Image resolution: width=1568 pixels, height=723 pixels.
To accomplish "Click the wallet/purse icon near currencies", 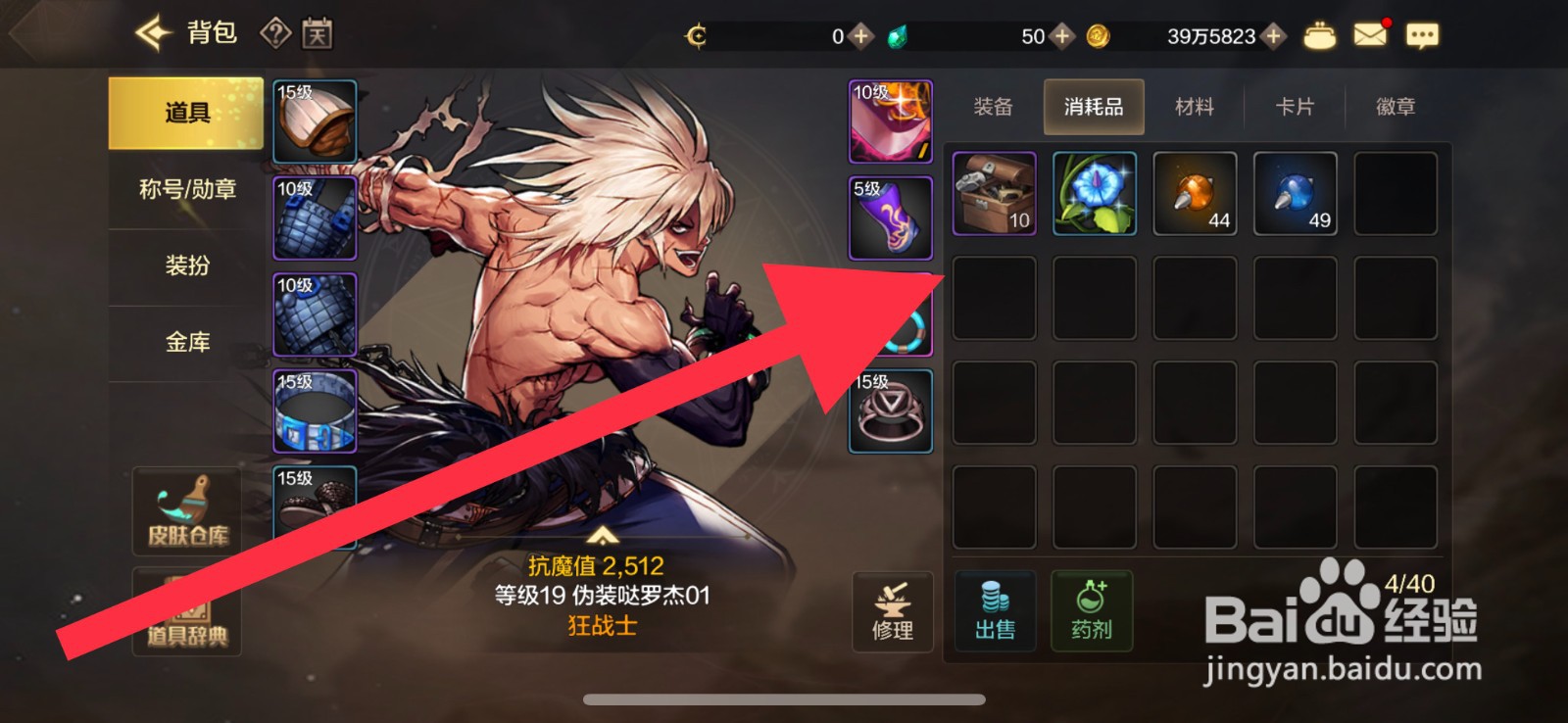I will (x=1319, y=33).
